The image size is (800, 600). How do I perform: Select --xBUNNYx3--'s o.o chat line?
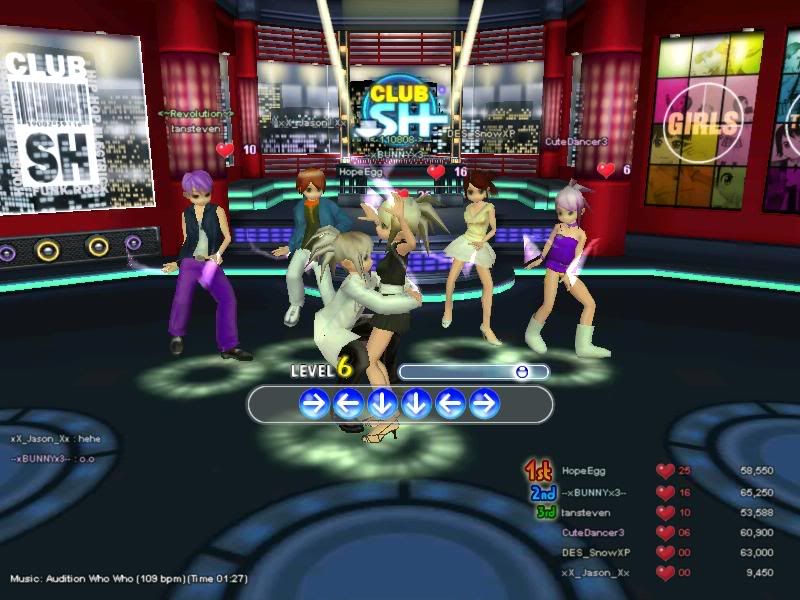pyautogui.click(x=52, y=459)
